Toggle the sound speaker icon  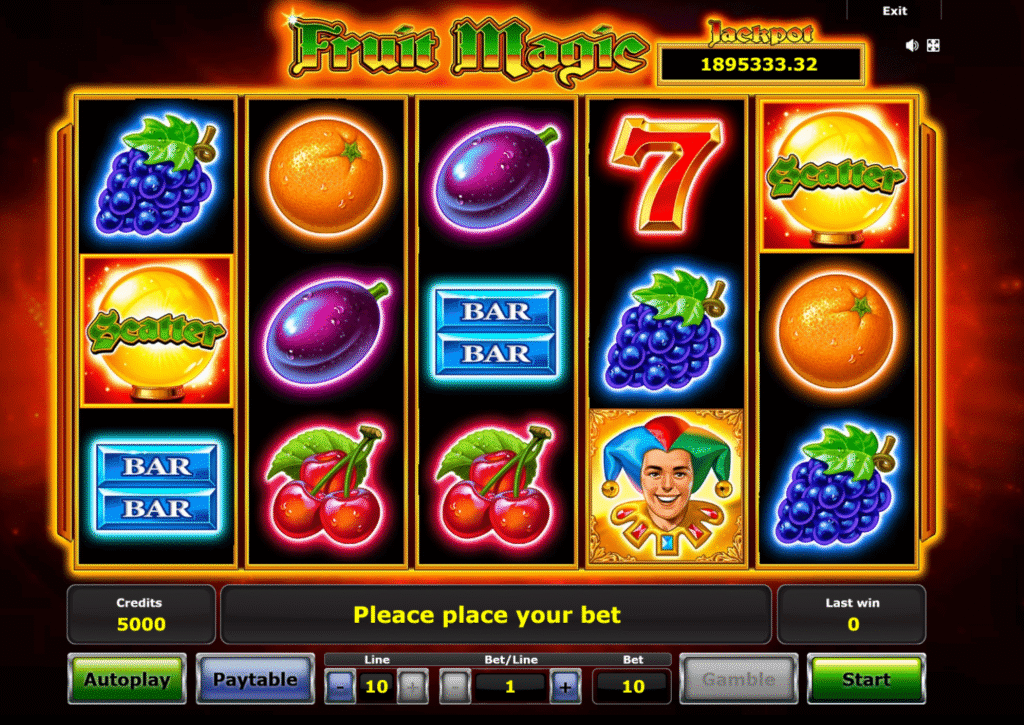(x=912, y=45)
